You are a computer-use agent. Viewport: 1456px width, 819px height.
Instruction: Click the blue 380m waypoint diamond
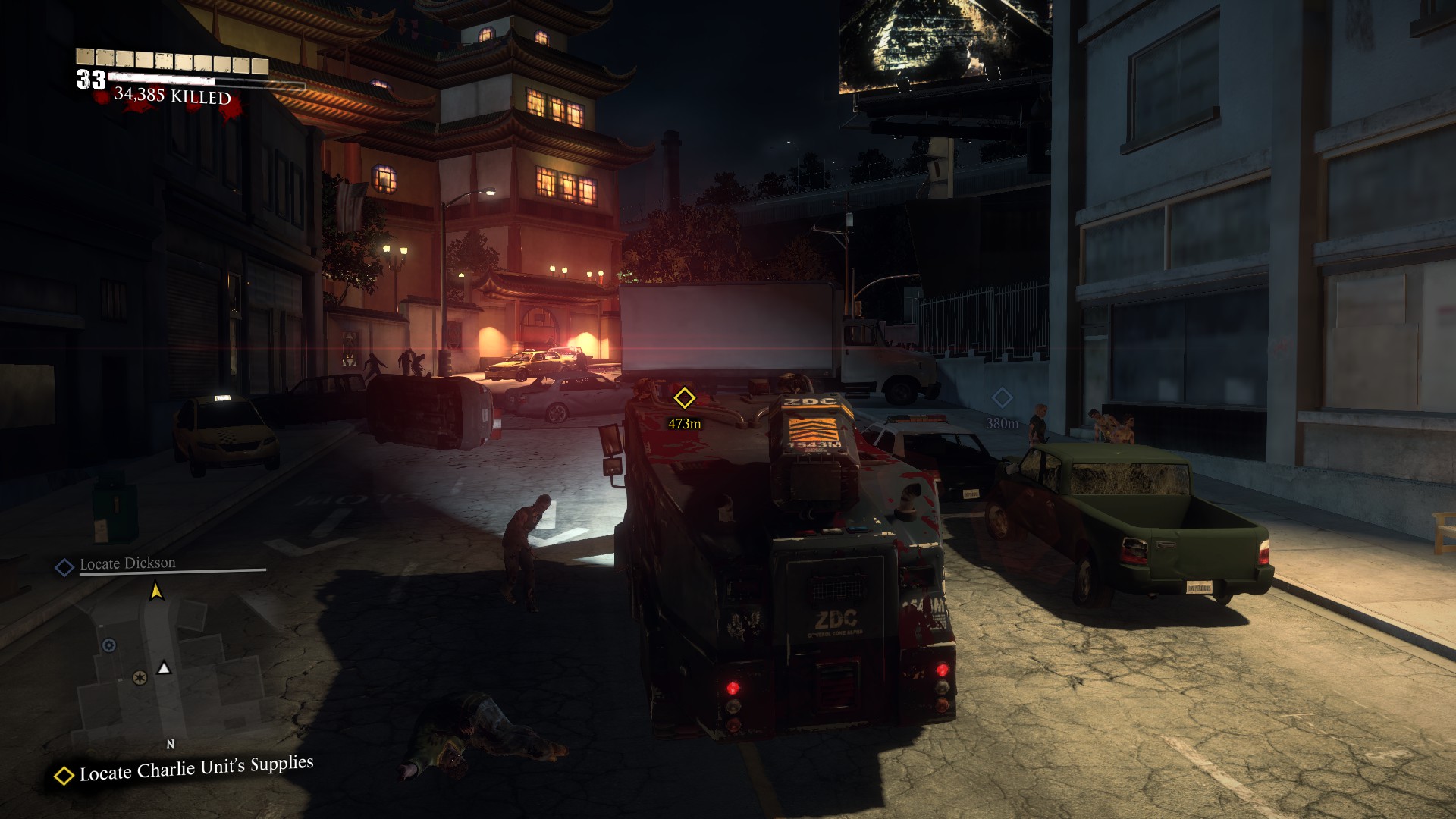(1002, 397)
